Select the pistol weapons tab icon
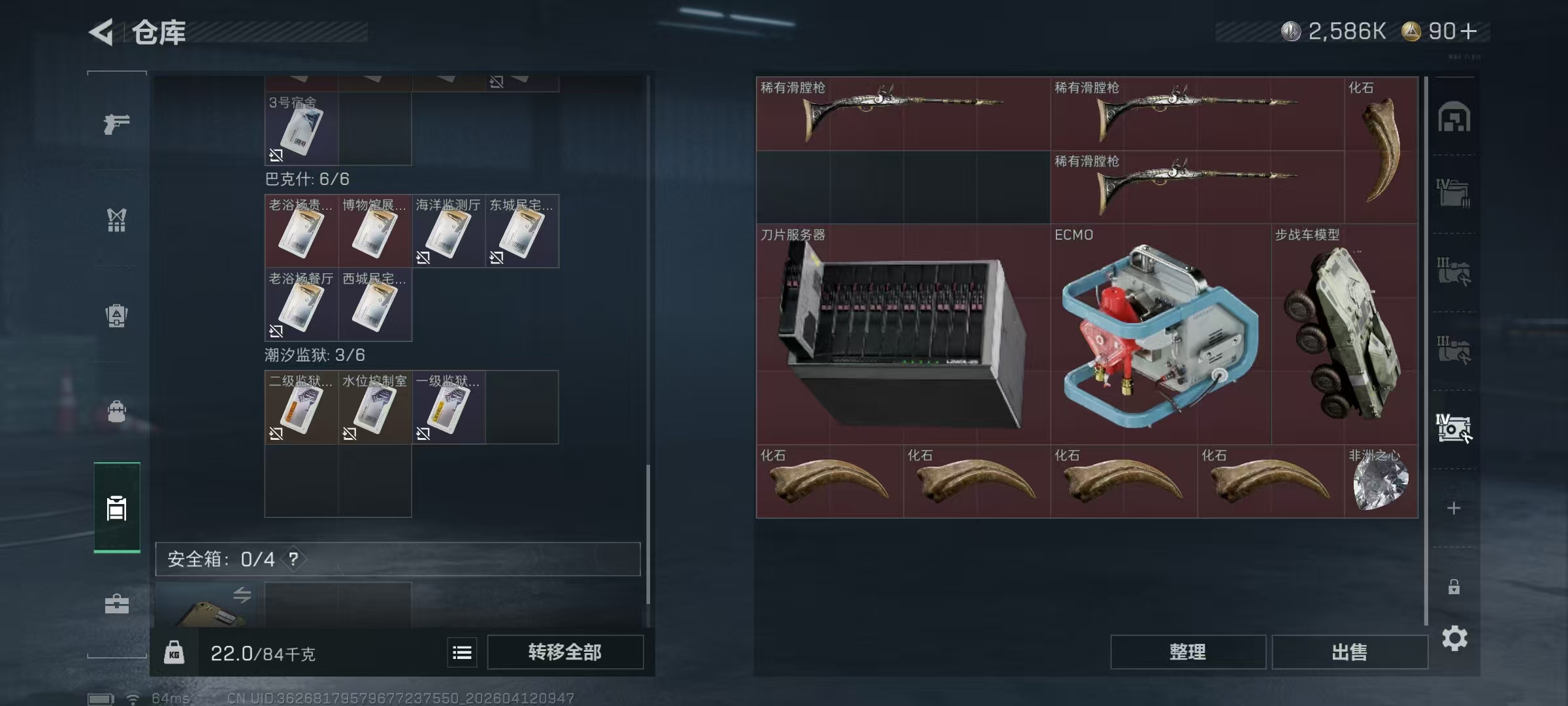1568x706 pixels. (116, 124)
